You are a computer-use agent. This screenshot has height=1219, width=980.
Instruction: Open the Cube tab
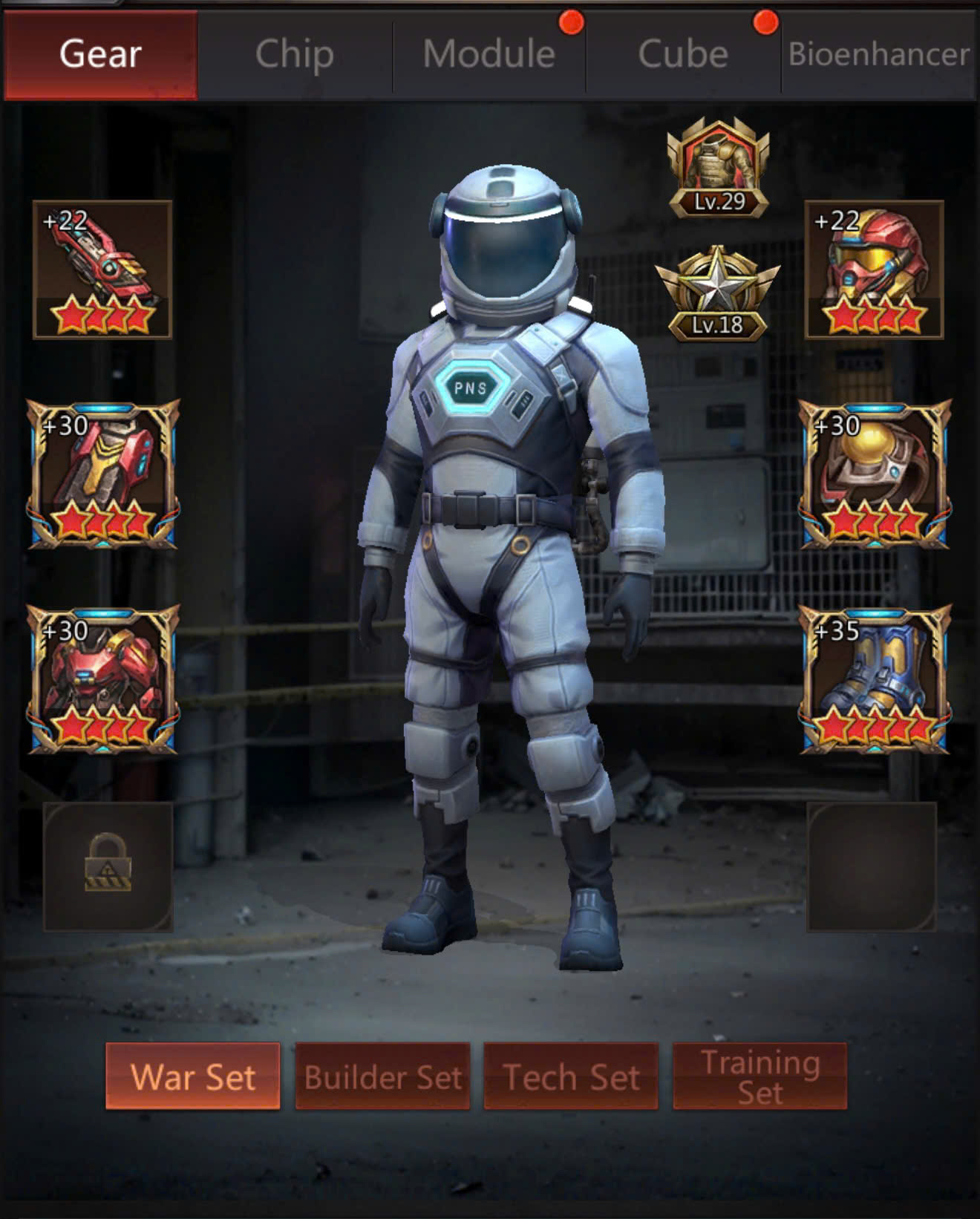(682, 54)
